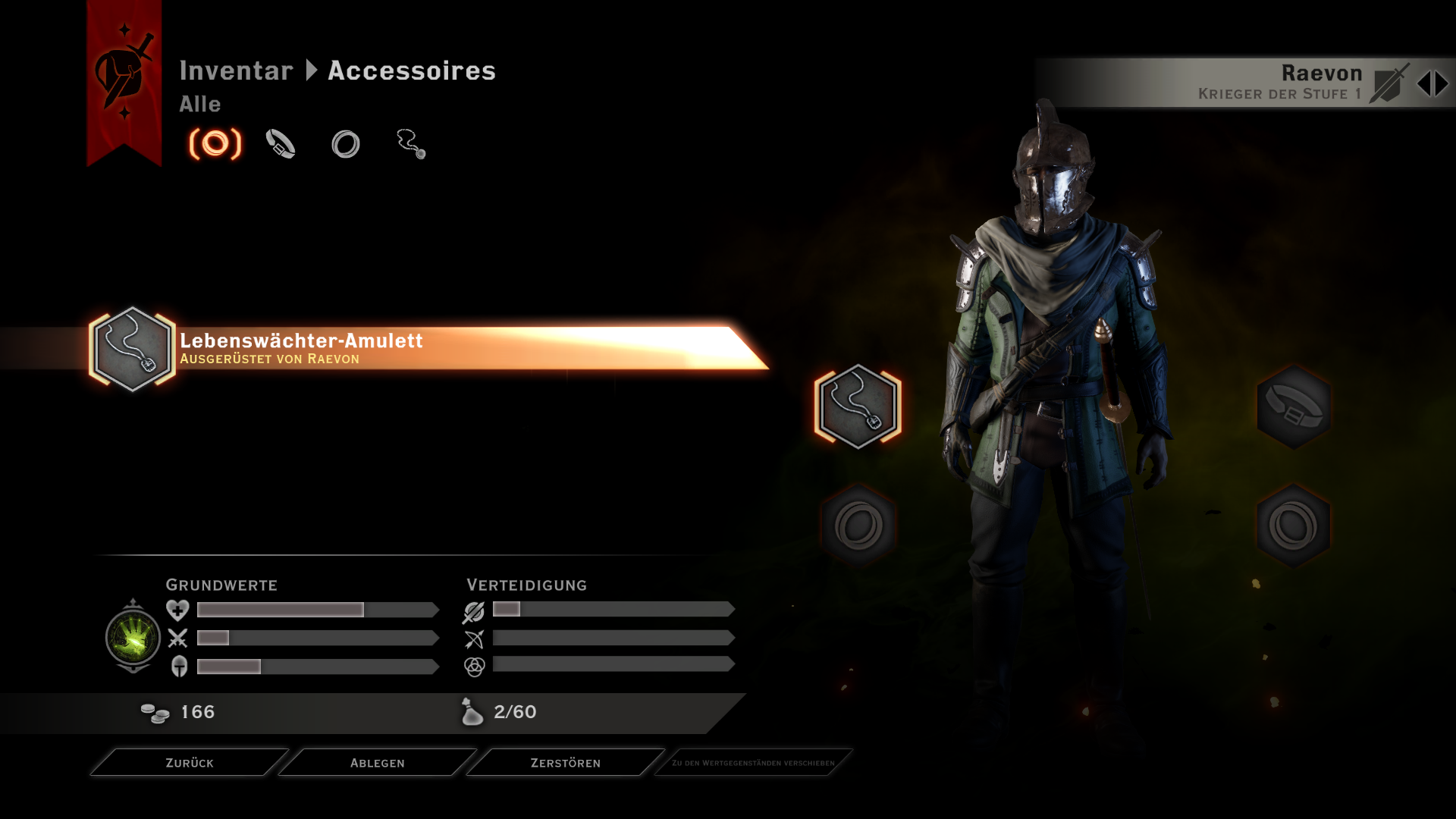Switch to the belt category tab

click(281, 144)
